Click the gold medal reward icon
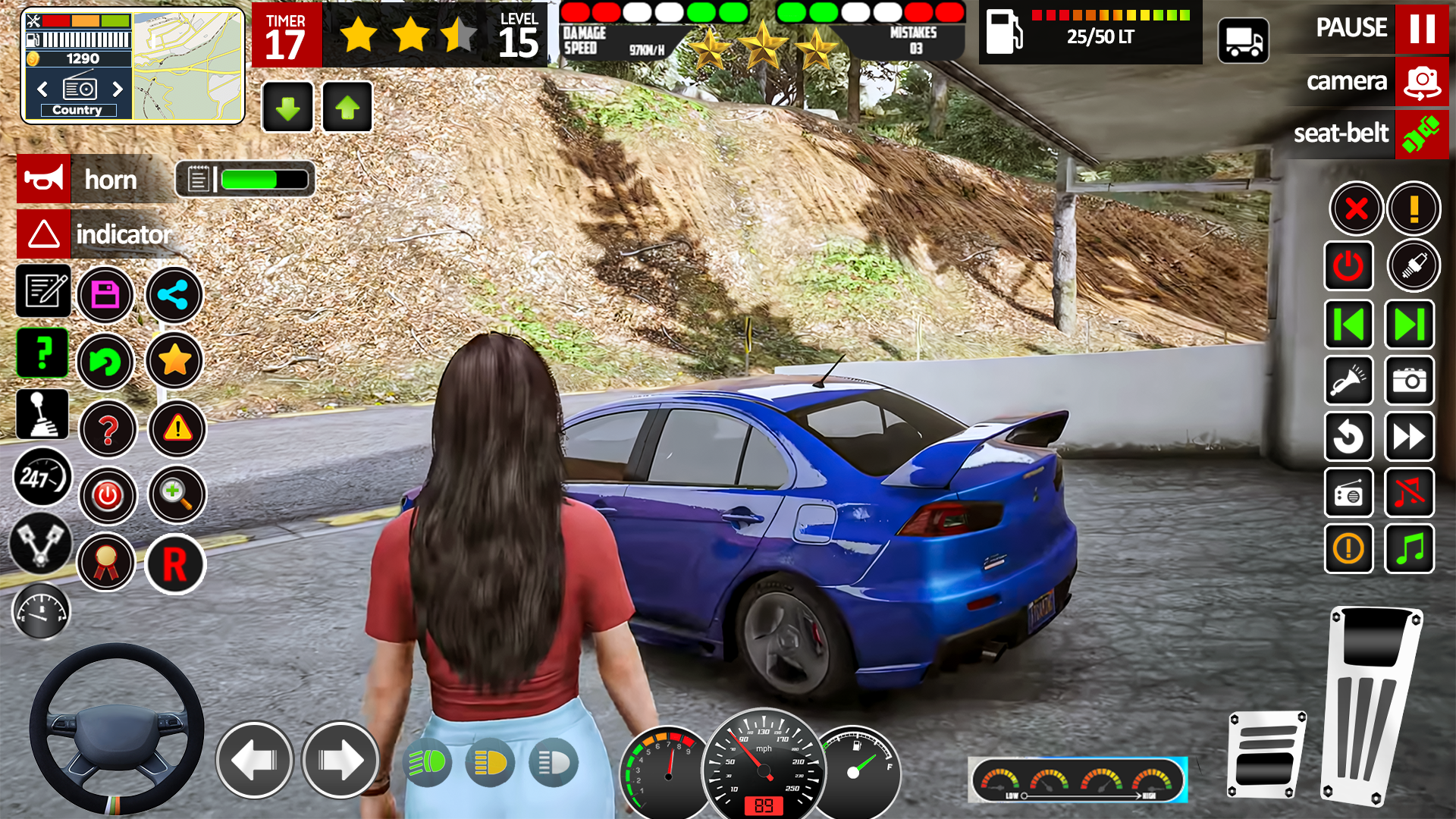 [x=107, y=562]
